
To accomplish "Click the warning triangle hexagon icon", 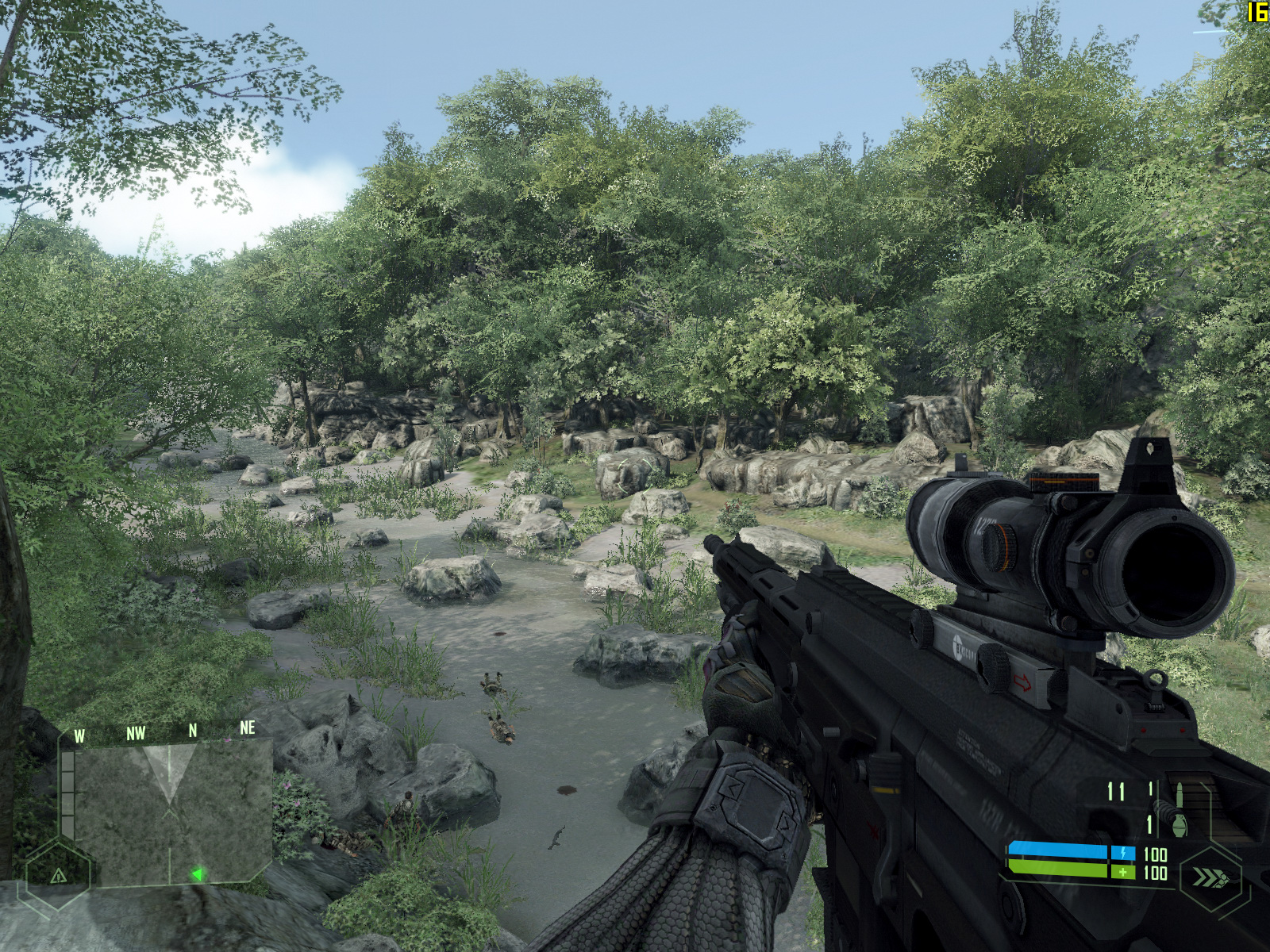I will pos(57,875).
